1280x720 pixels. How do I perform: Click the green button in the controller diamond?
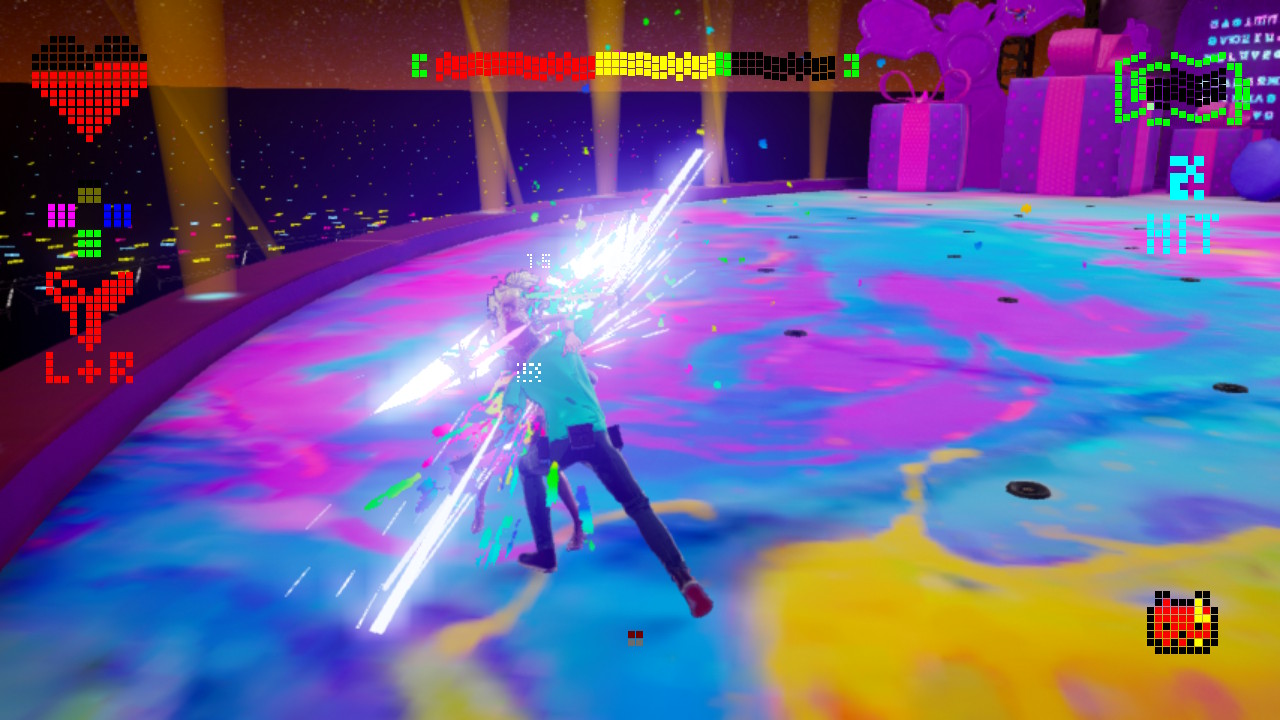click(89, 245)
